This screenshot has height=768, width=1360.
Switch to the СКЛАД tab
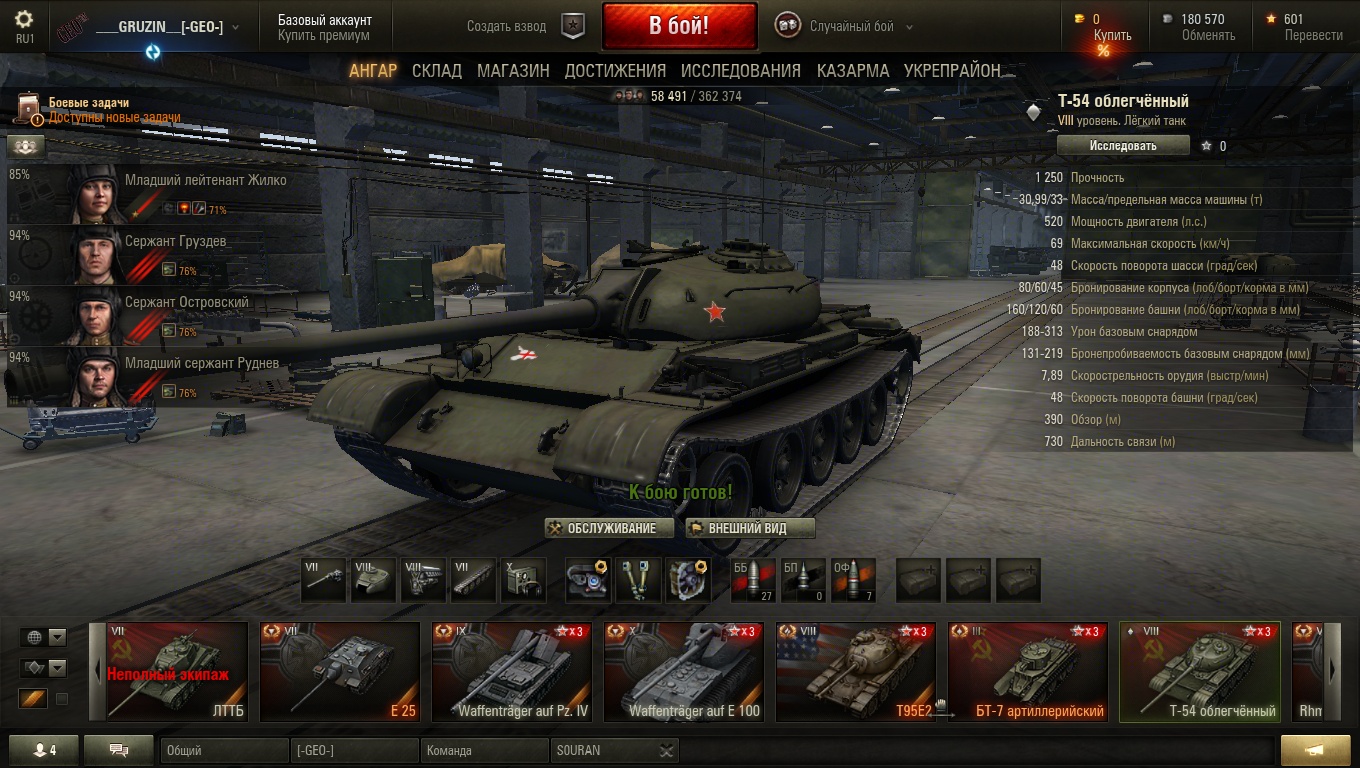click(437, 71)
